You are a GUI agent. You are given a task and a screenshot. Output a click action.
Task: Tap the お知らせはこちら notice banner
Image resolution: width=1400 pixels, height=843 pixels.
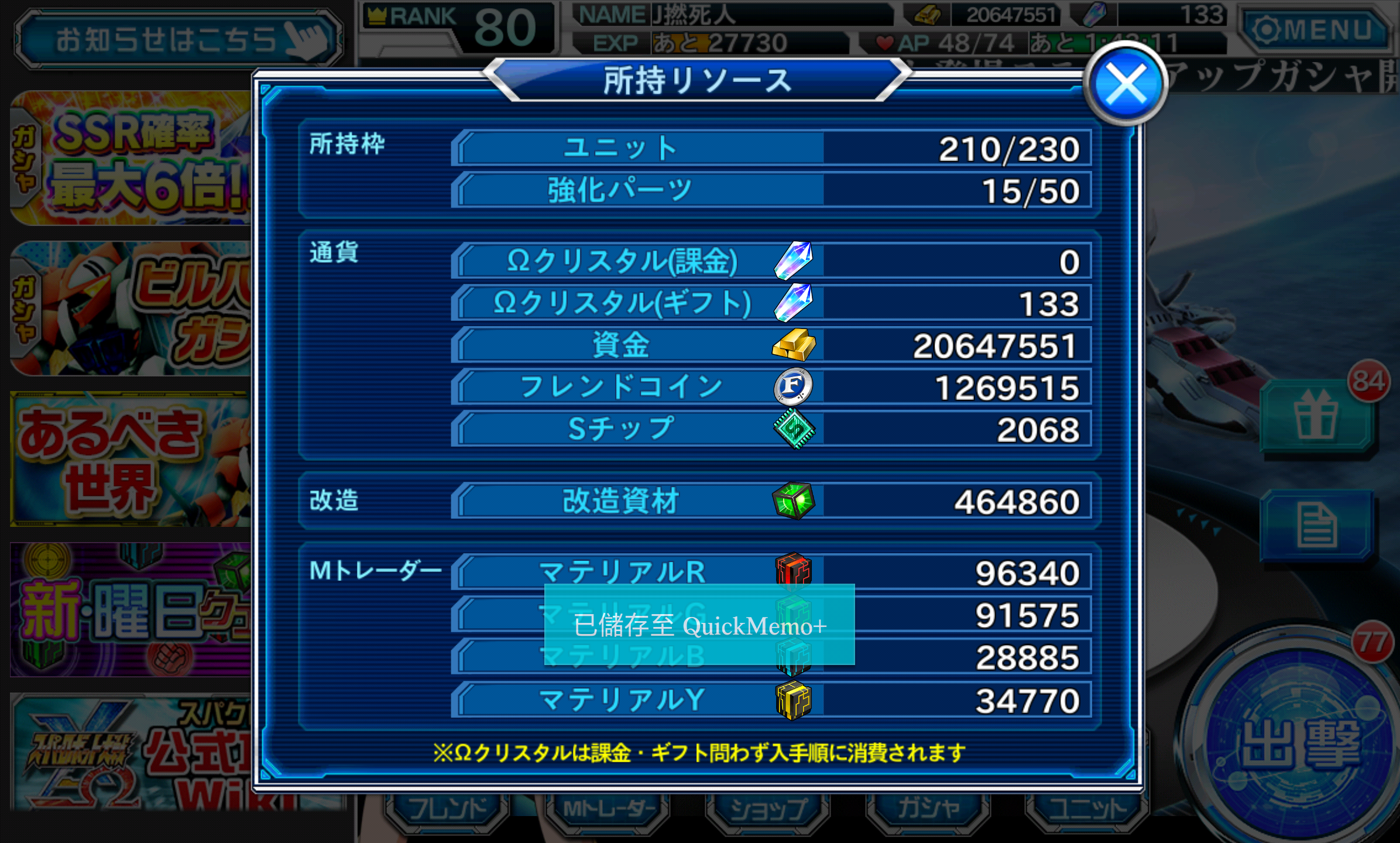tap(178, 39)
